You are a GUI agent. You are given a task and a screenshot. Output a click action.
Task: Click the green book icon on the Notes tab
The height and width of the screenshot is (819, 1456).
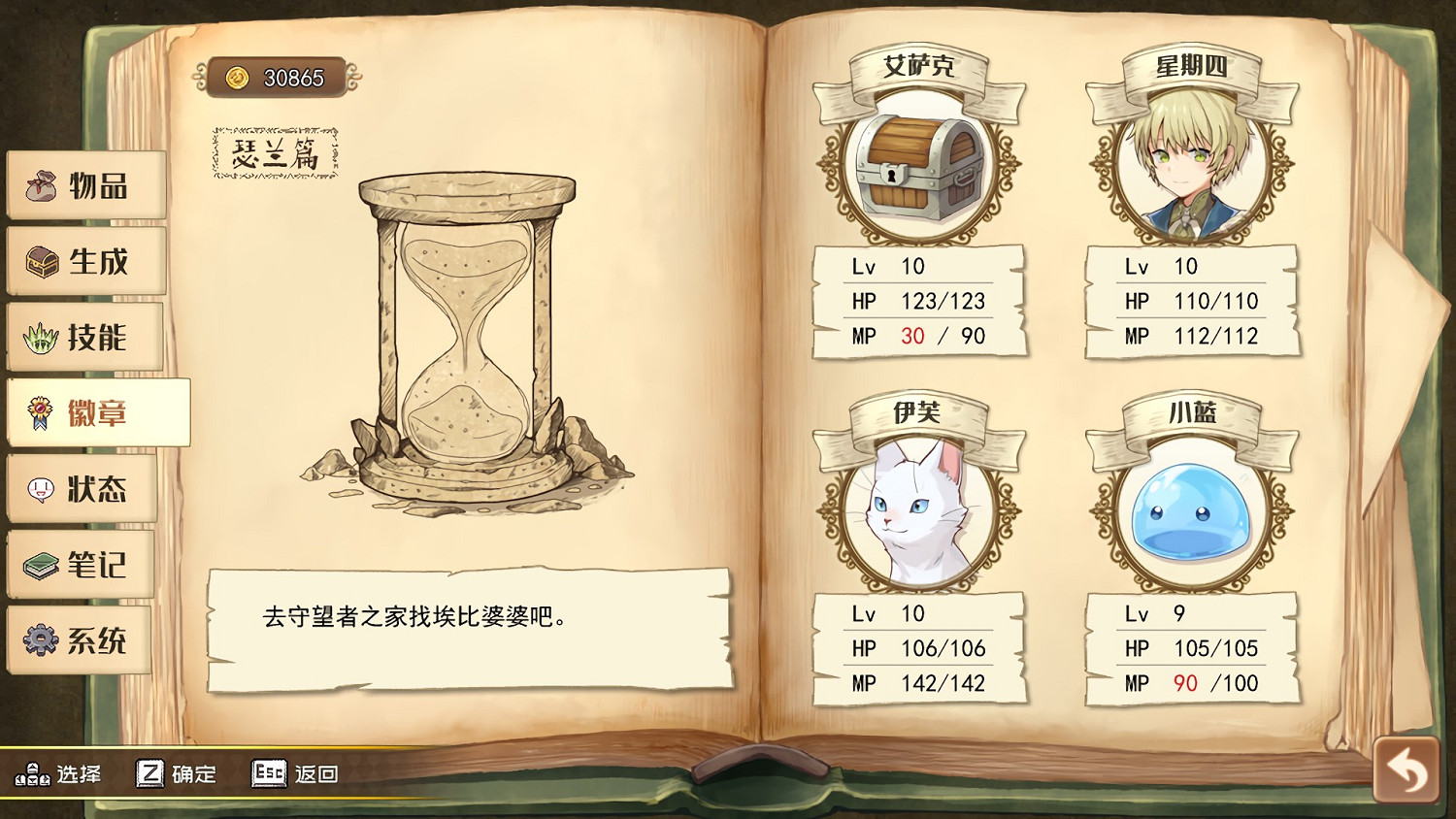pyautogui.click(x=40, y=566)
